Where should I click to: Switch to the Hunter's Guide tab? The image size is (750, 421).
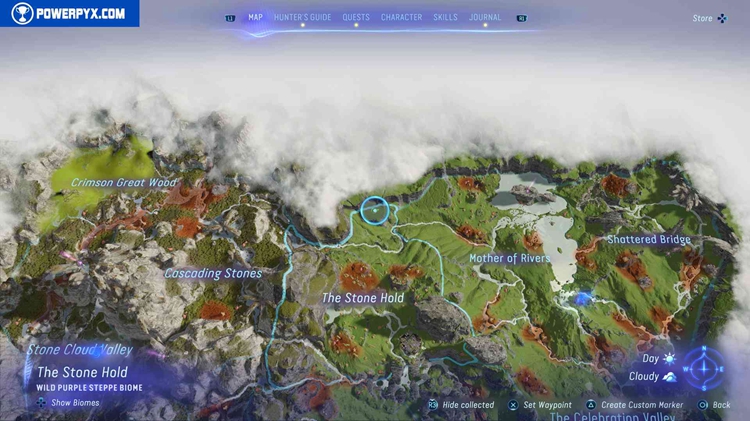(x=303, y=17)
